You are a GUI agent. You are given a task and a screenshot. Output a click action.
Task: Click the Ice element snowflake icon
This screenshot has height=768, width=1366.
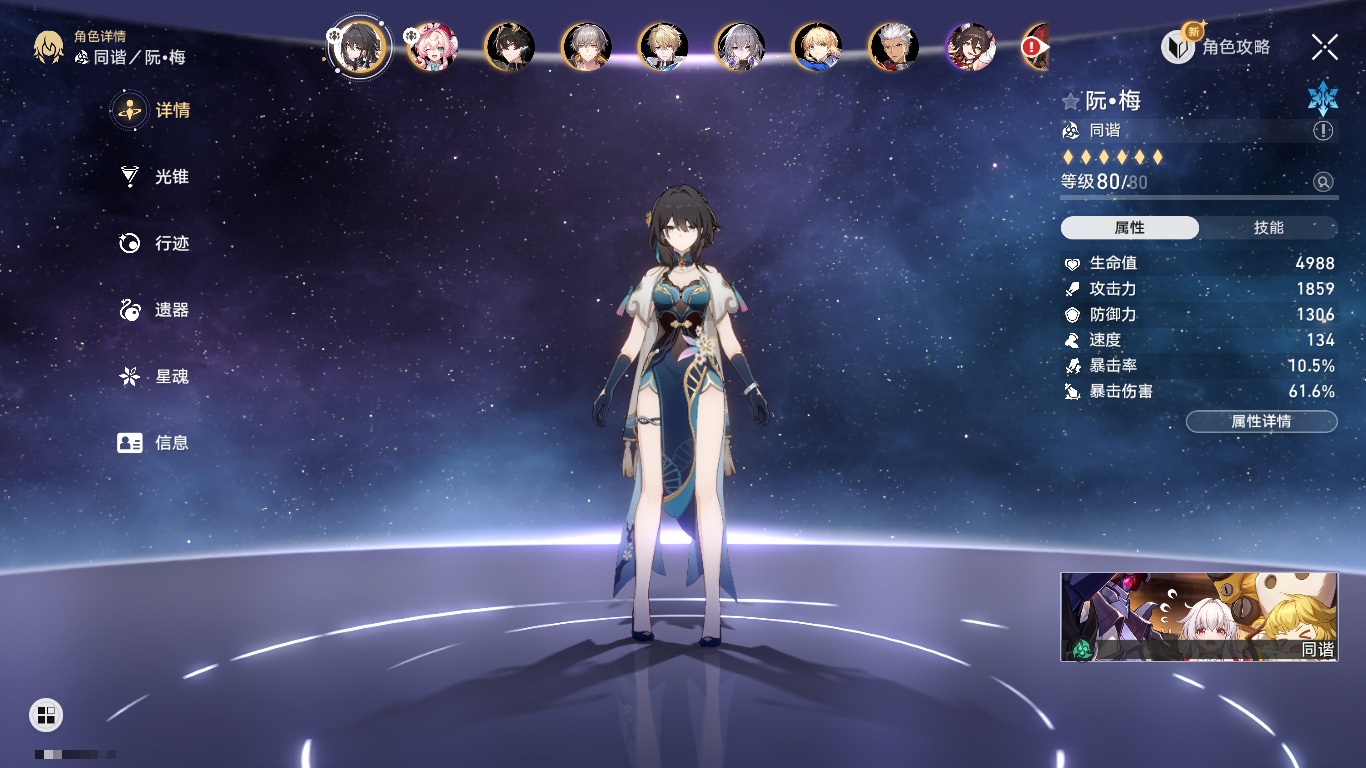point(1322,98)
